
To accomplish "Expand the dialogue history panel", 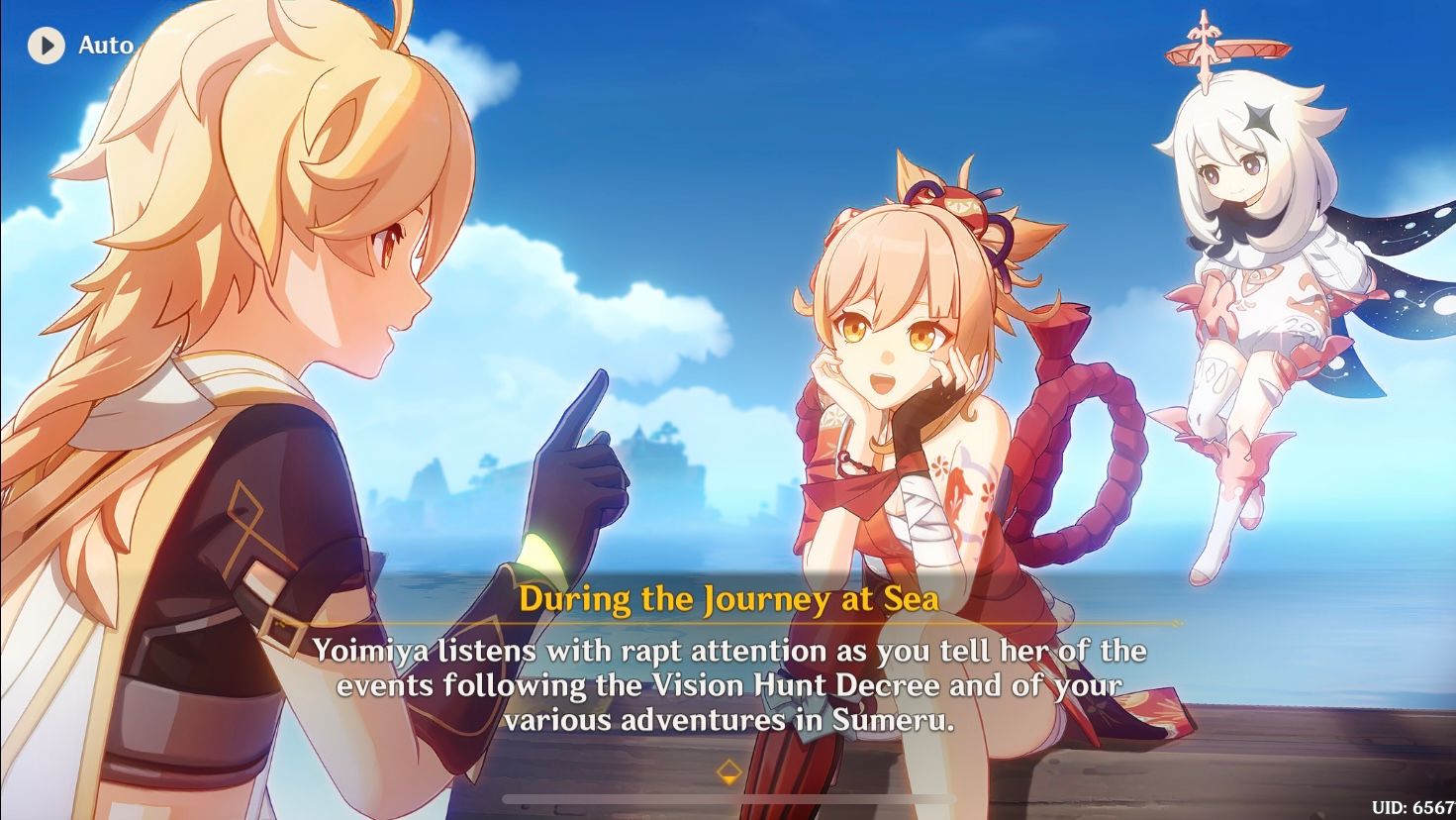I will click(x=729, y=796).
